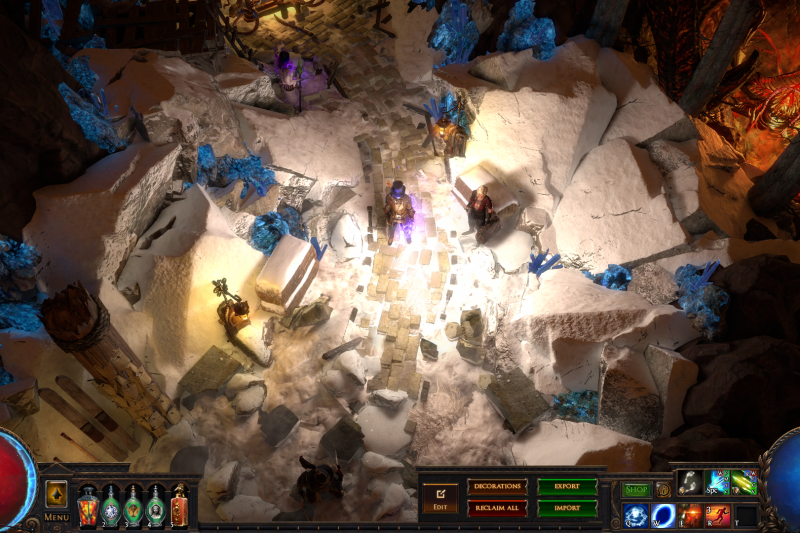This screenshot has width=800, height=533.
Task: Open the game Menu
Action: (x=56, y=517)
